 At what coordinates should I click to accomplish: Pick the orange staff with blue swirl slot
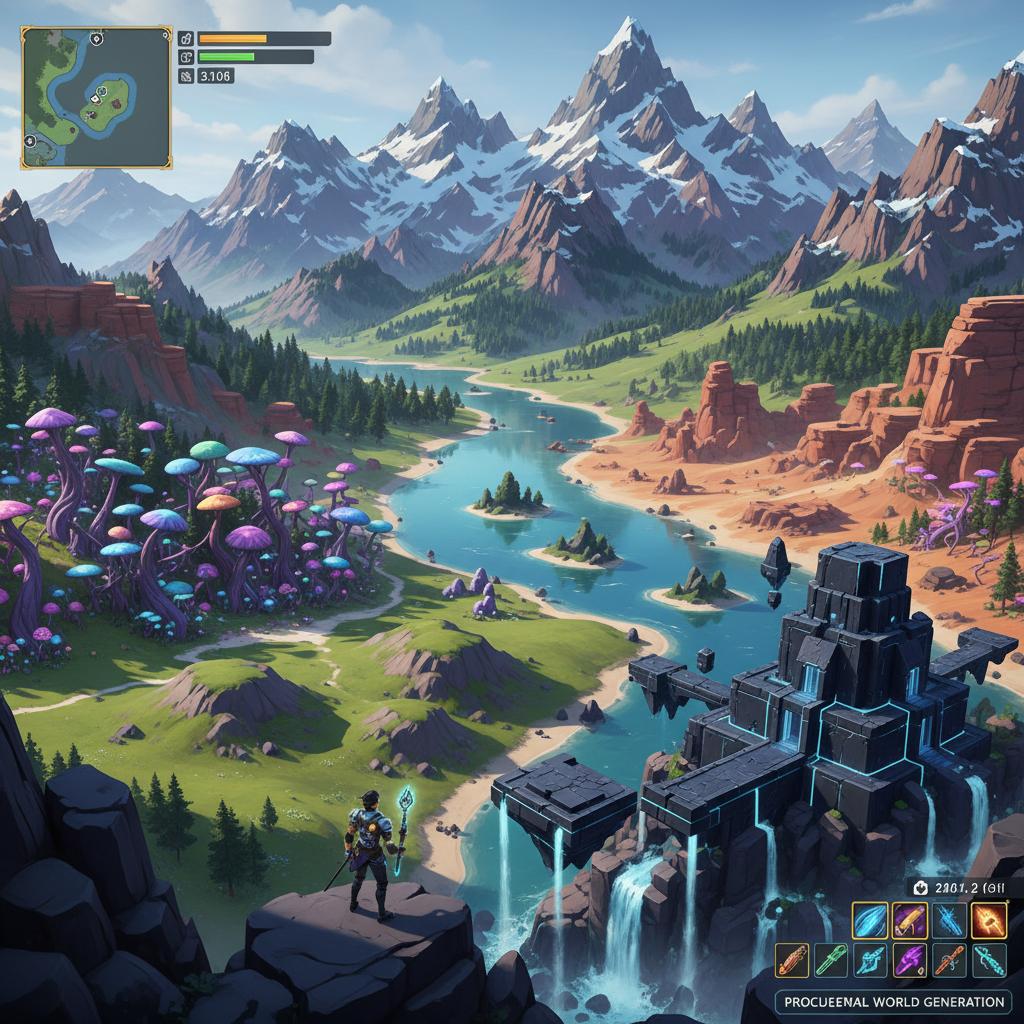pos(949,960)
